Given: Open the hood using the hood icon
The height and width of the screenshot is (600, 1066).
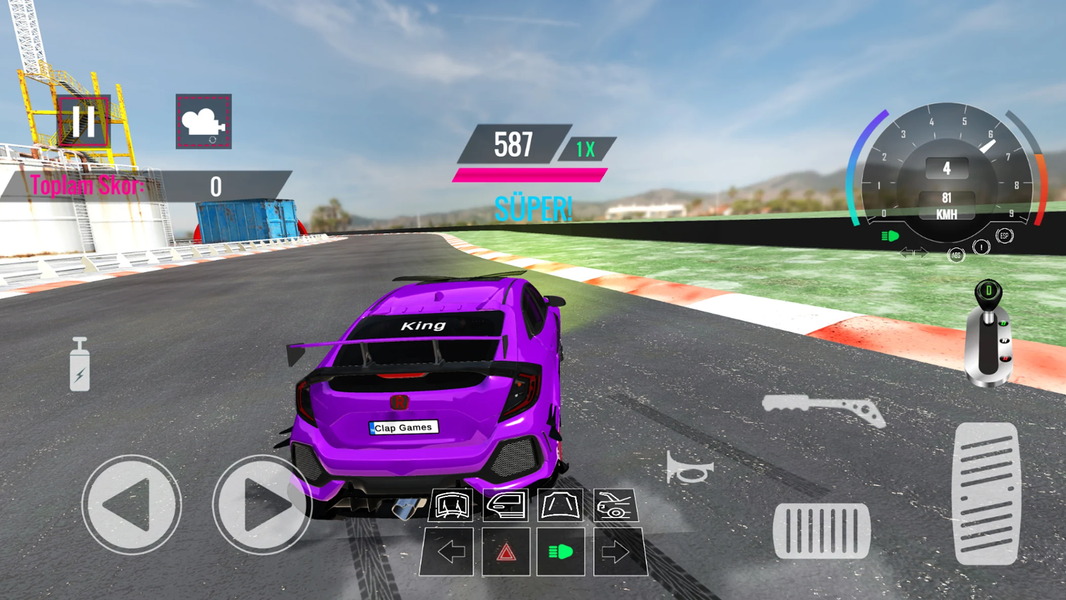Looking at the screenshot, I should (560, 506).
